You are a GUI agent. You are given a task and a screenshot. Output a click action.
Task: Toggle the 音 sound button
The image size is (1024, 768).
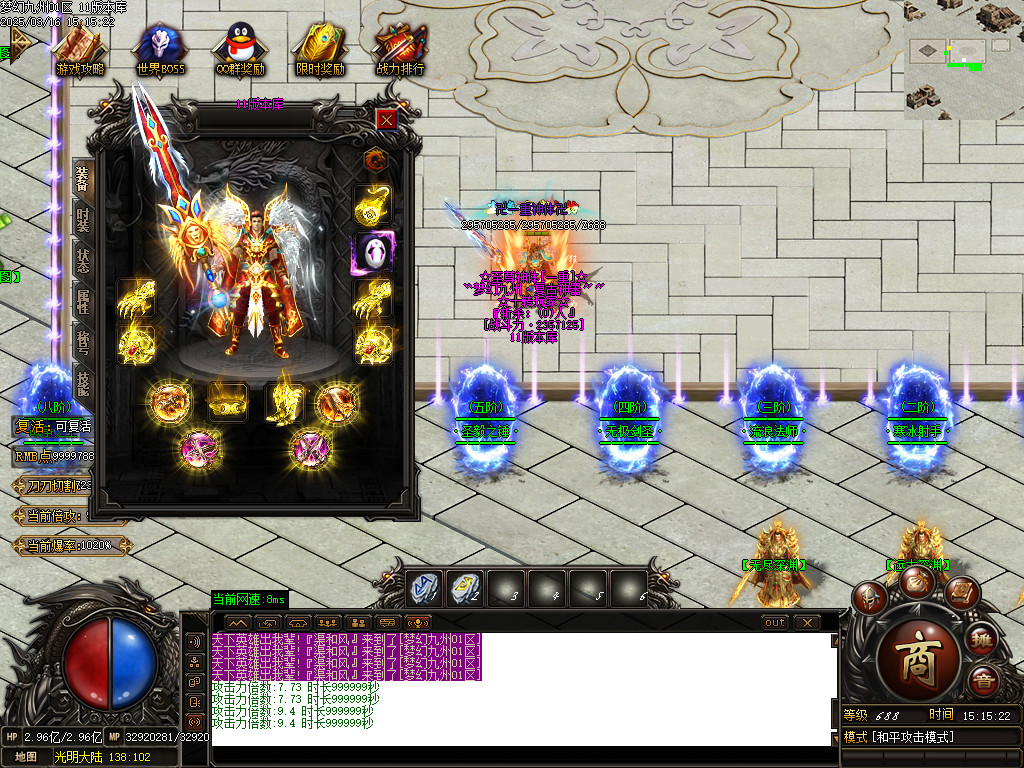pos(983,682)
